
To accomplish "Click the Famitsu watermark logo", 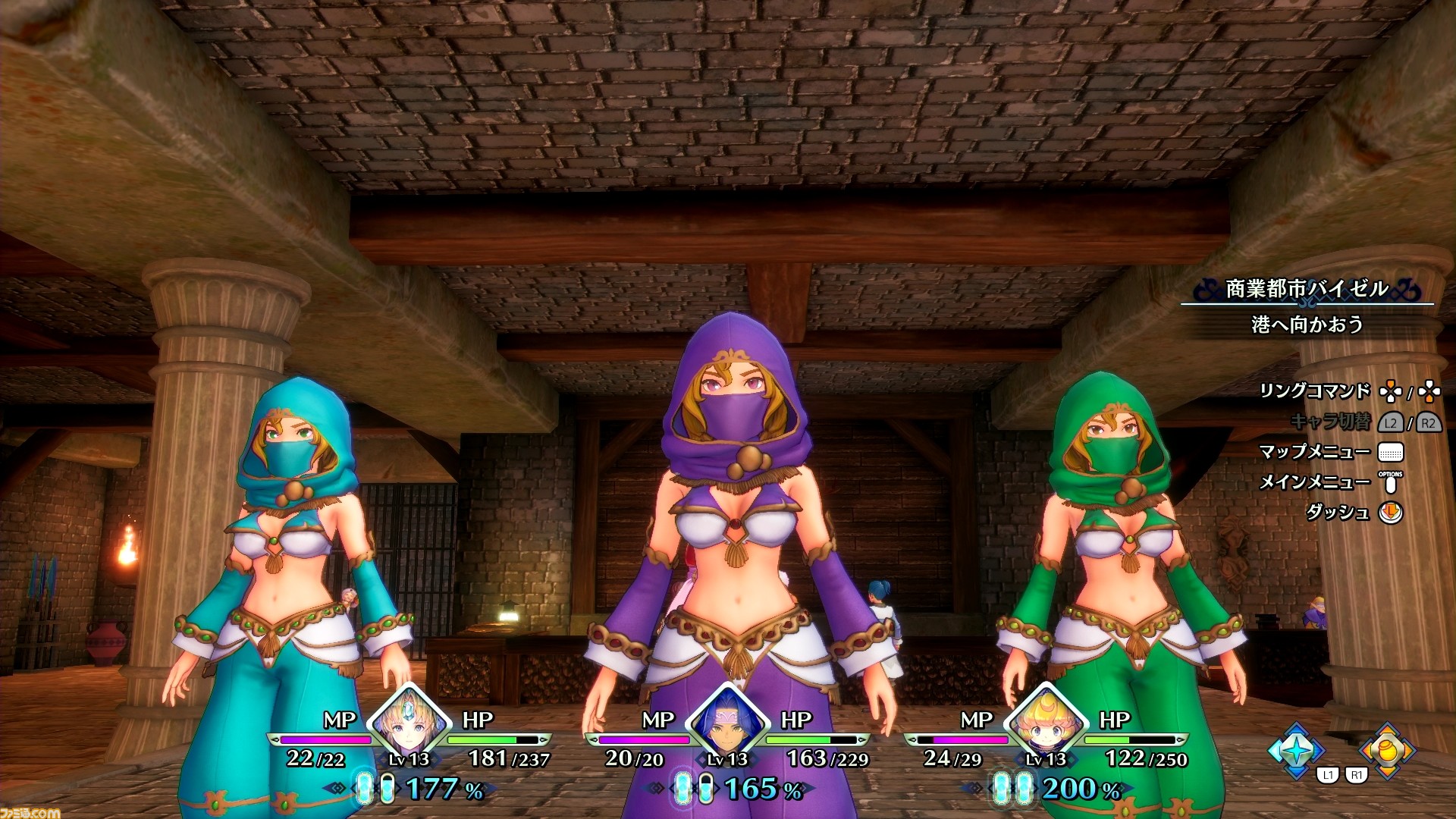I will 30,812.
